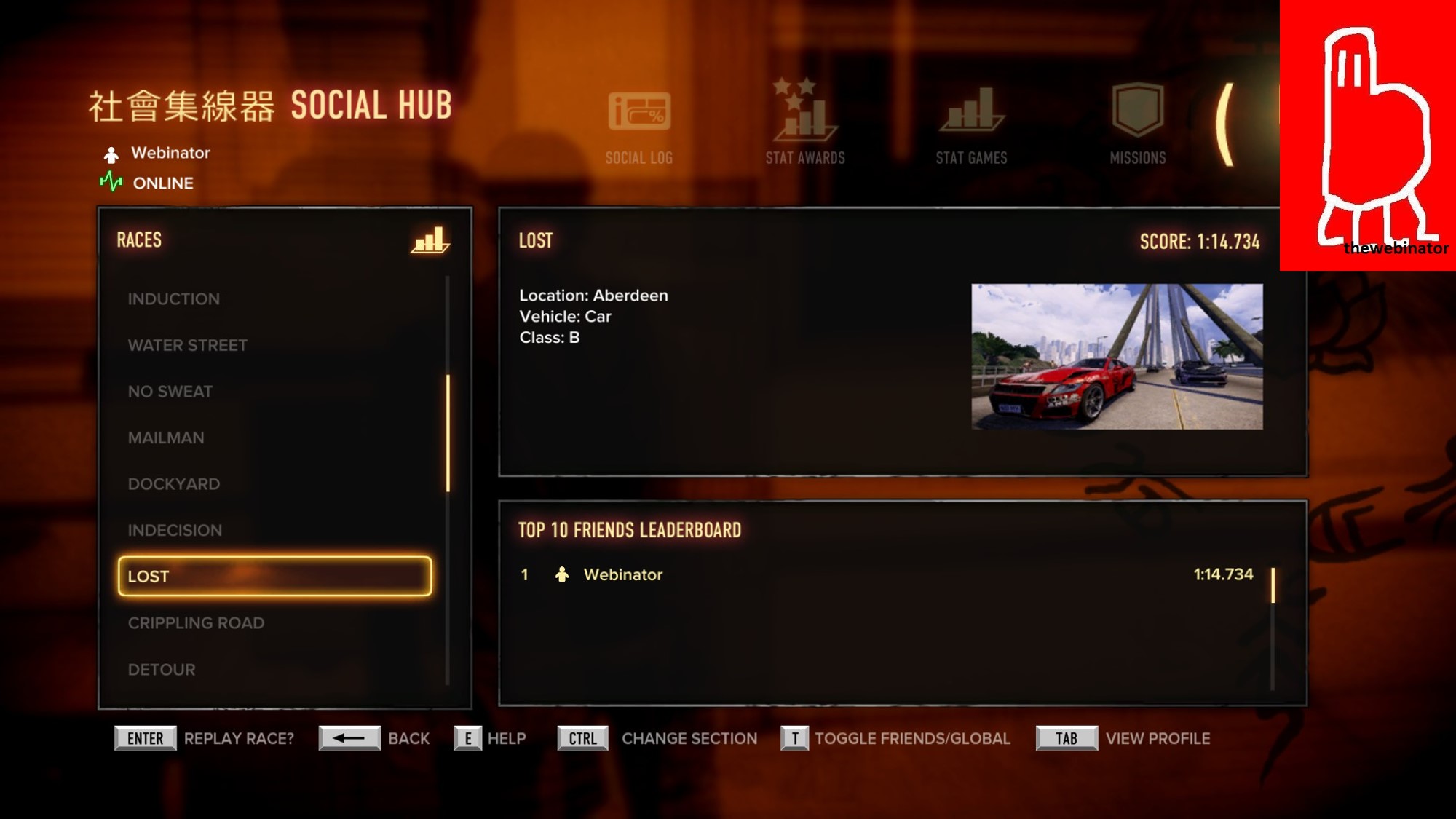Select Webinator's leaderboard row
Viewport: 1456px width, 819px height.
(x=887, y=574)
